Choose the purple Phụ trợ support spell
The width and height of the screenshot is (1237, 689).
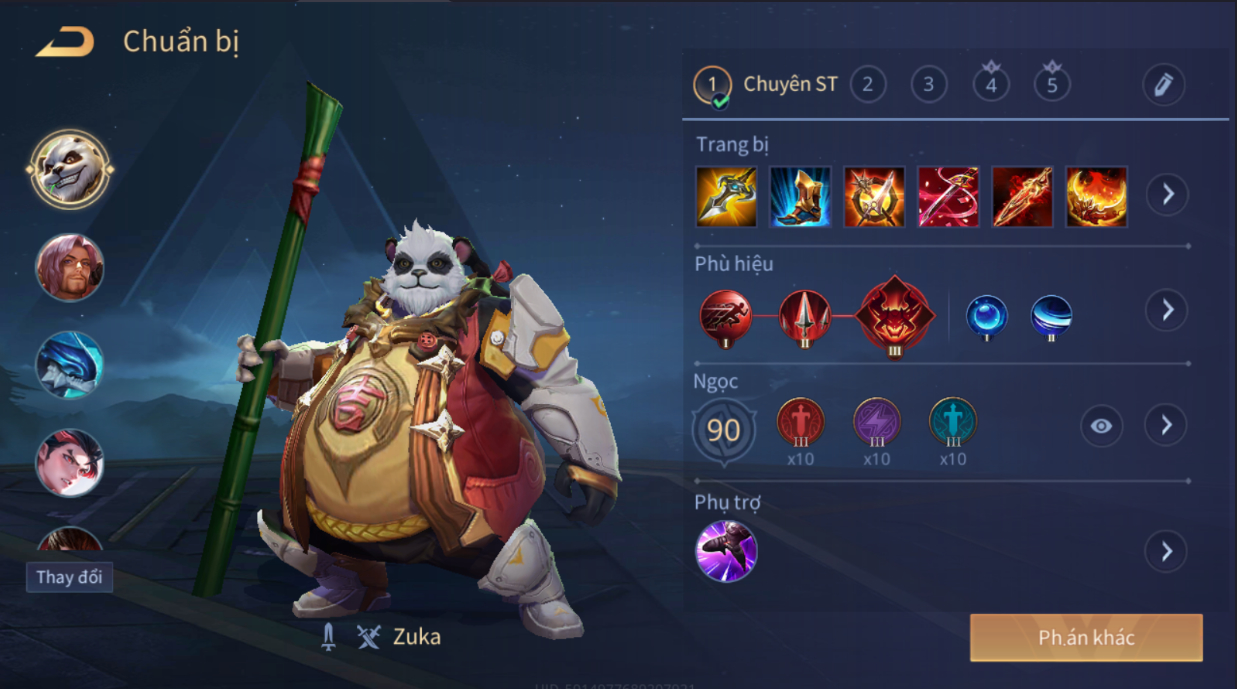coord(726,551)
